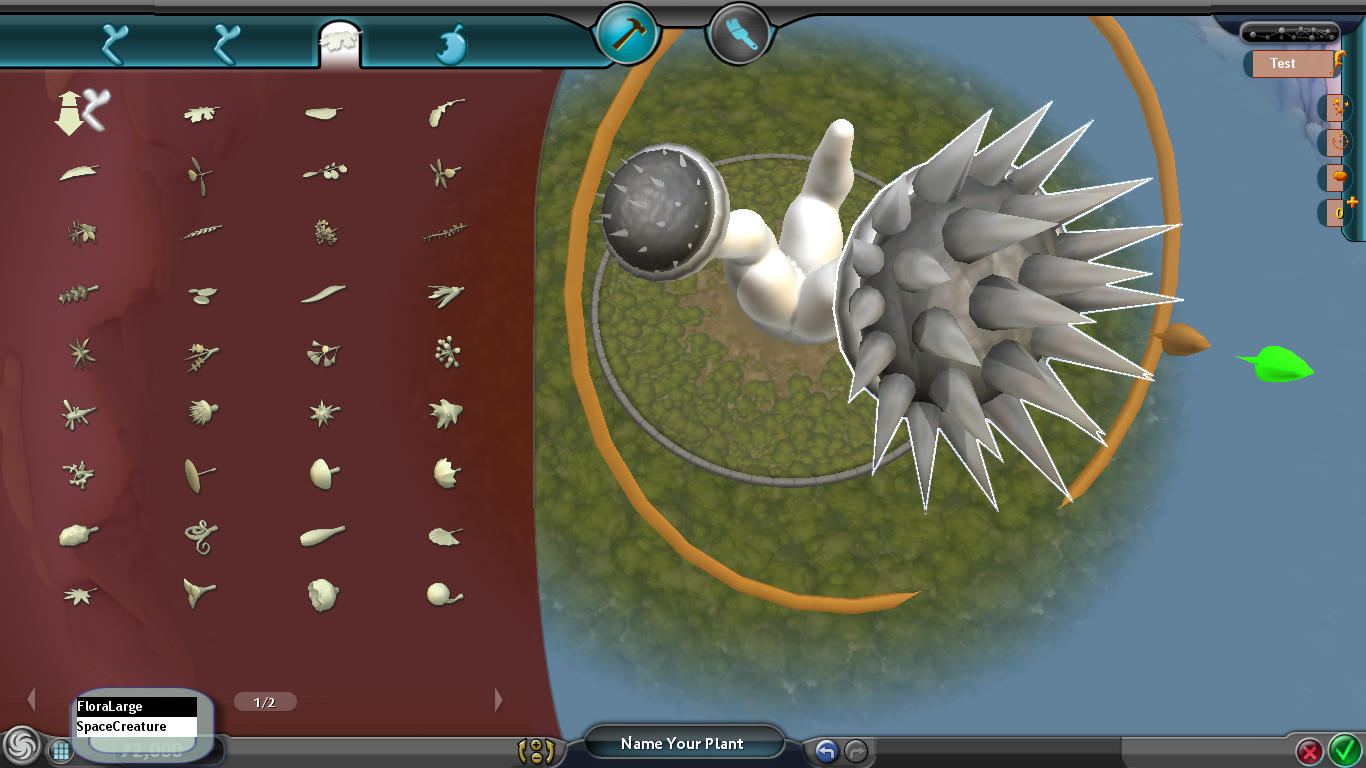
Task: Switch to Build mode with the hammer
Action: coord(626,34)
